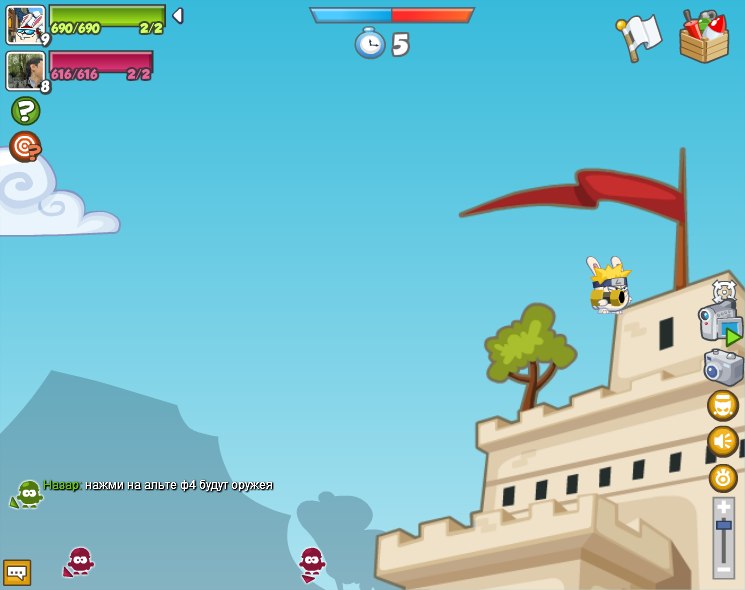The image size is (745, 590).
Task: Collapse the player health panel arrow
Action: pos(177,16)
